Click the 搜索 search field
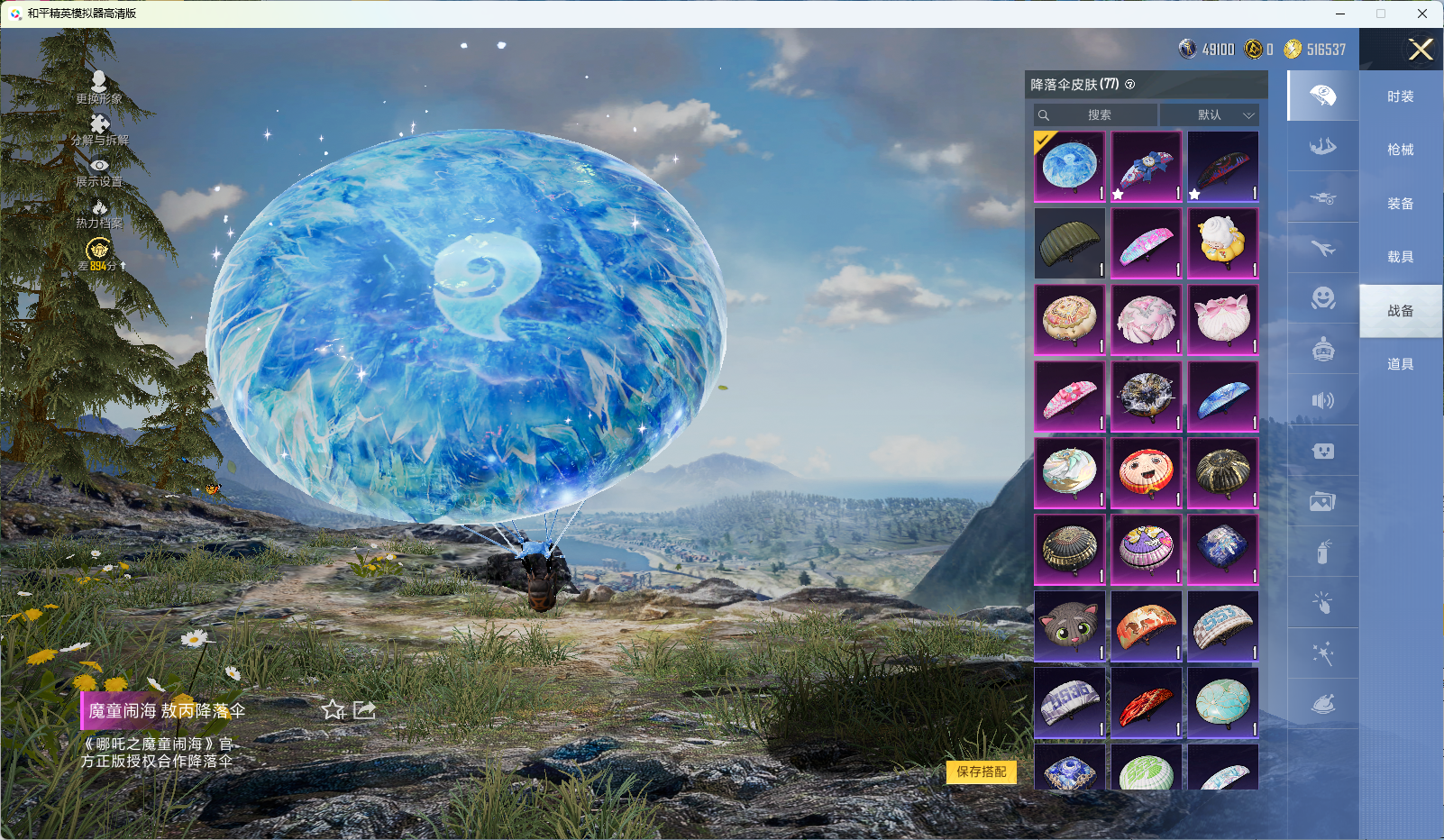The image size is (1444, 840). pyautogui.click(x=1096, y=115)
